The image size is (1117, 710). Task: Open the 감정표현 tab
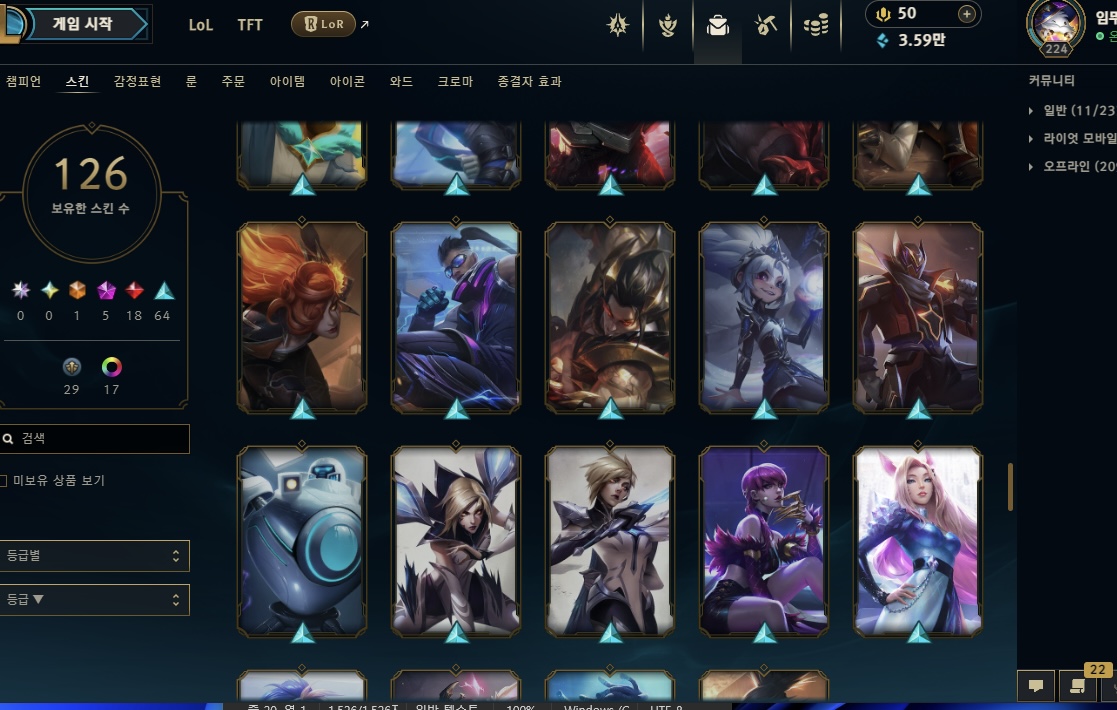(x=137, y=82)
